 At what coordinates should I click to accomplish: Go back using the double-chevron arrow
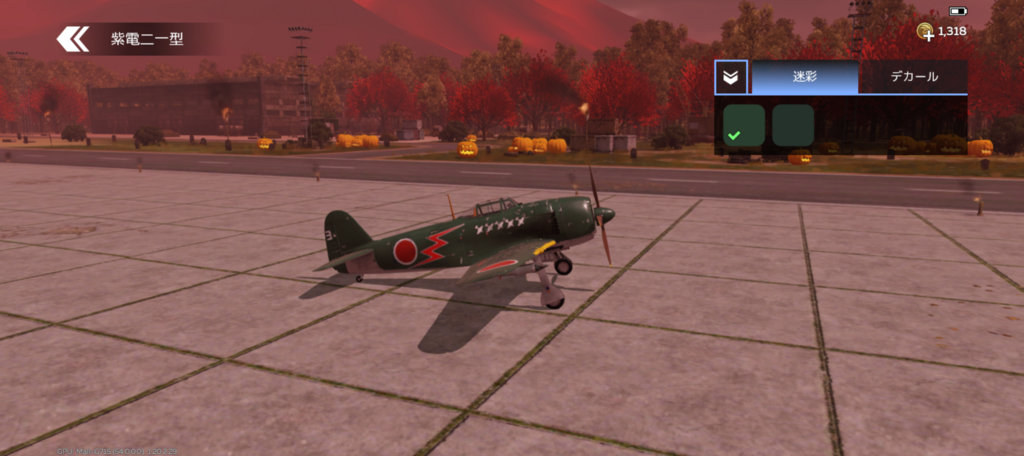coord(73,39)
